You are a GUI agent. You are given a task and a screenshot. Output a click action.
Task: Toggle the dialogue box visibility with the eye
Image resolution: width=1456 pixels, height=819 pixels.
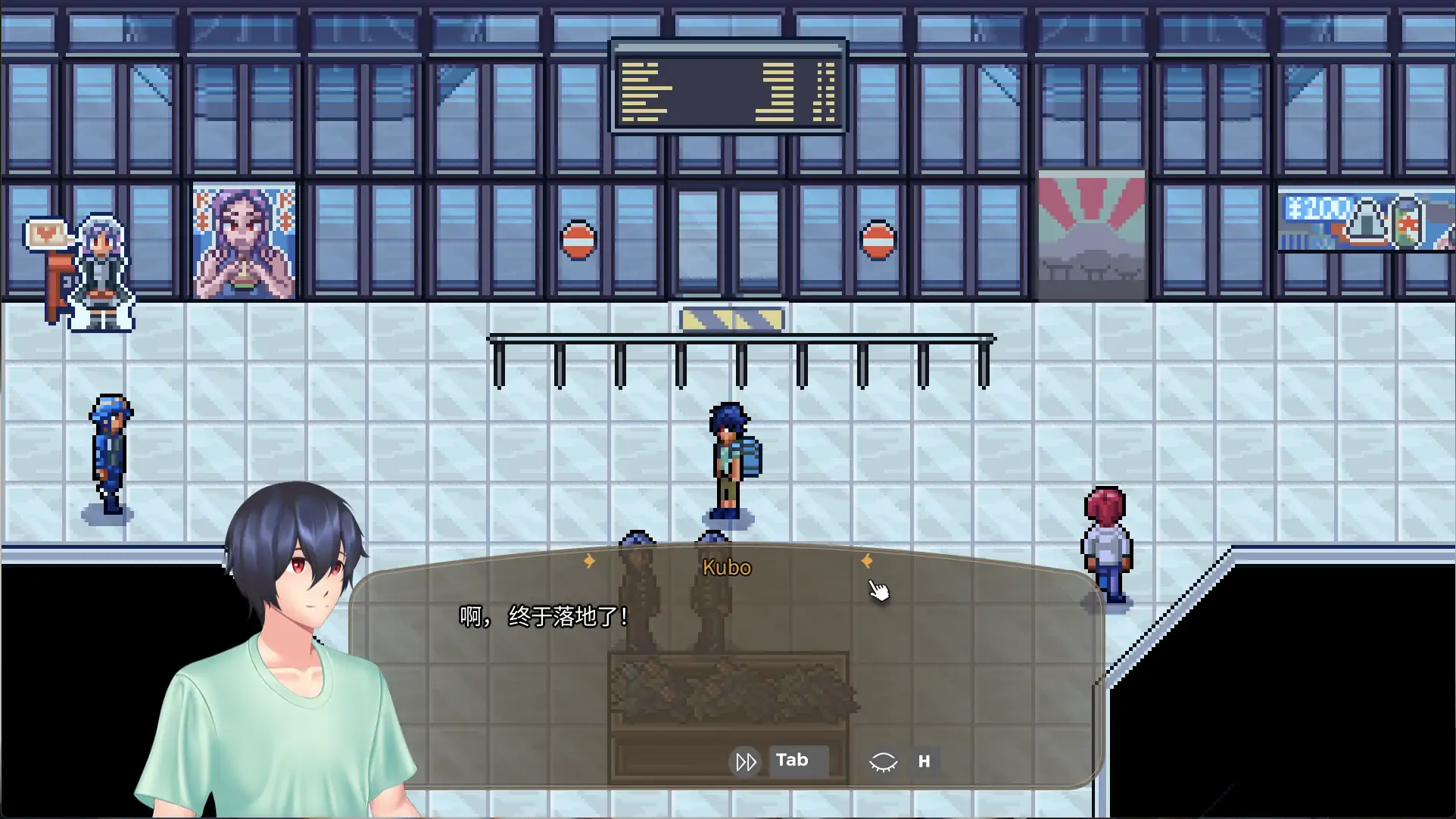(x=884, y=761)
